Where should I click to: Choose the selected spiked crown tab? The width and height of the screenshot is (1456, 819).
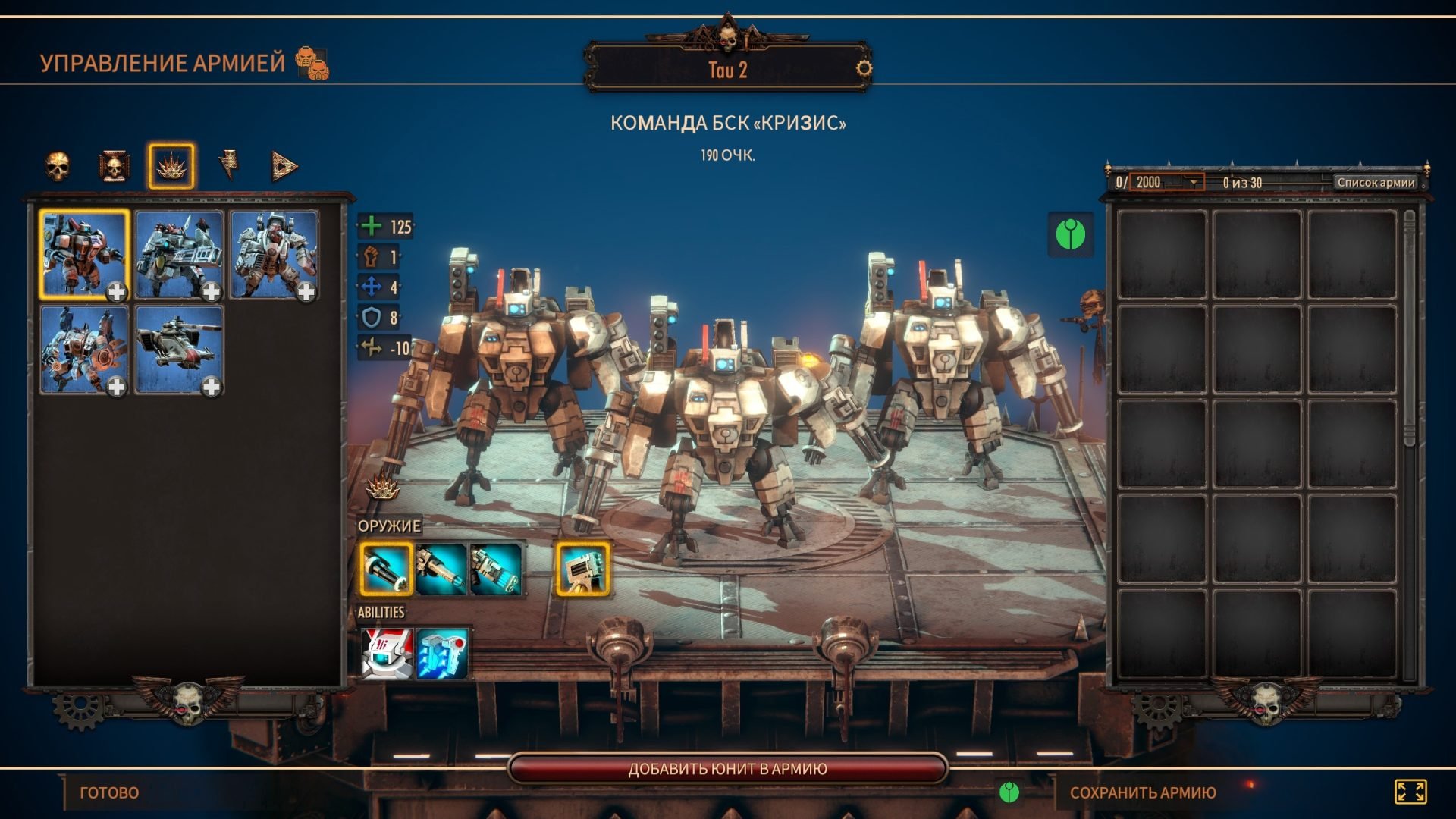coord(171,166)
